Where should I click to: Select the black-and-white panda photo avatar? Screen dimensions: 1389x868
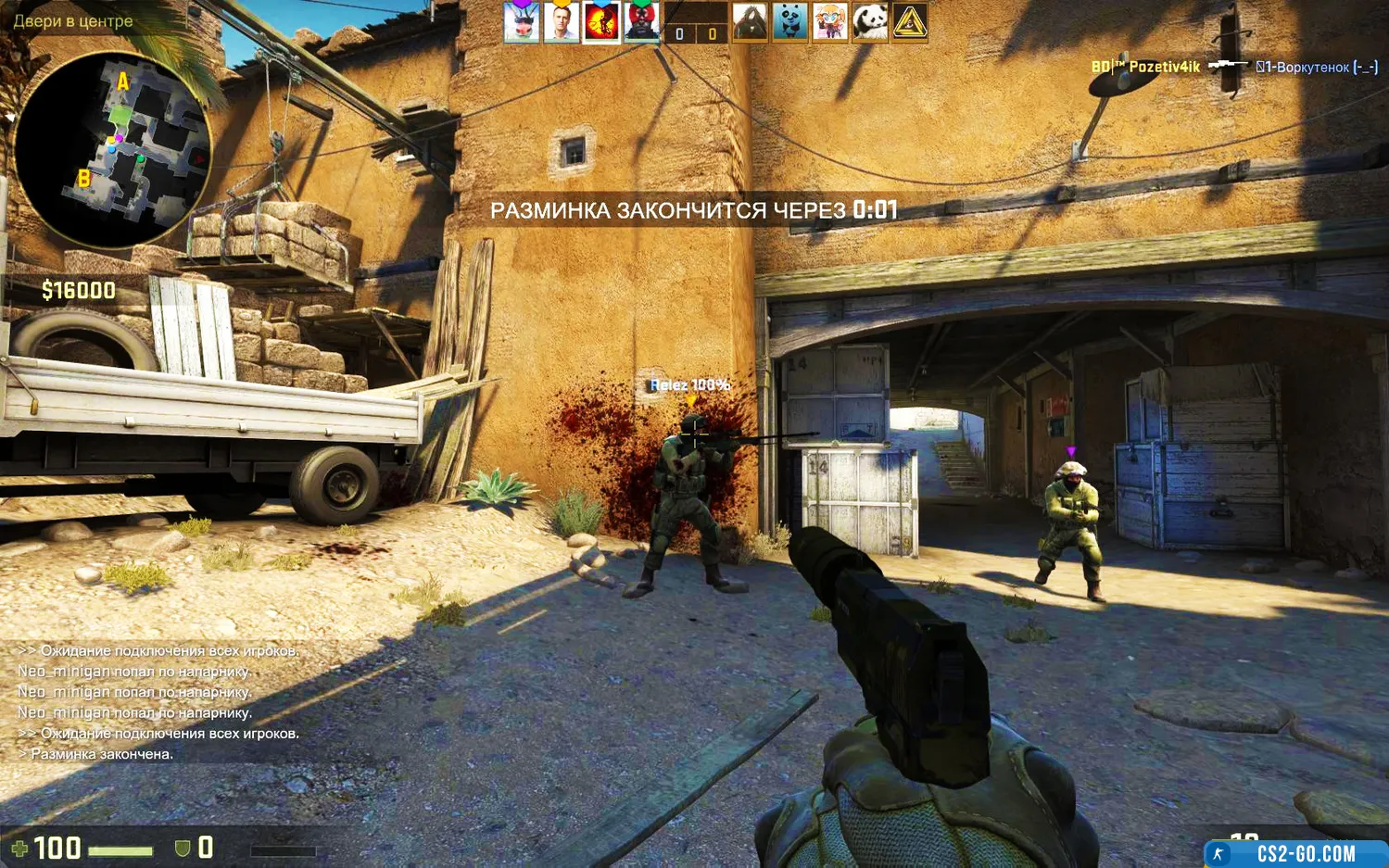(x=870, y=22)
